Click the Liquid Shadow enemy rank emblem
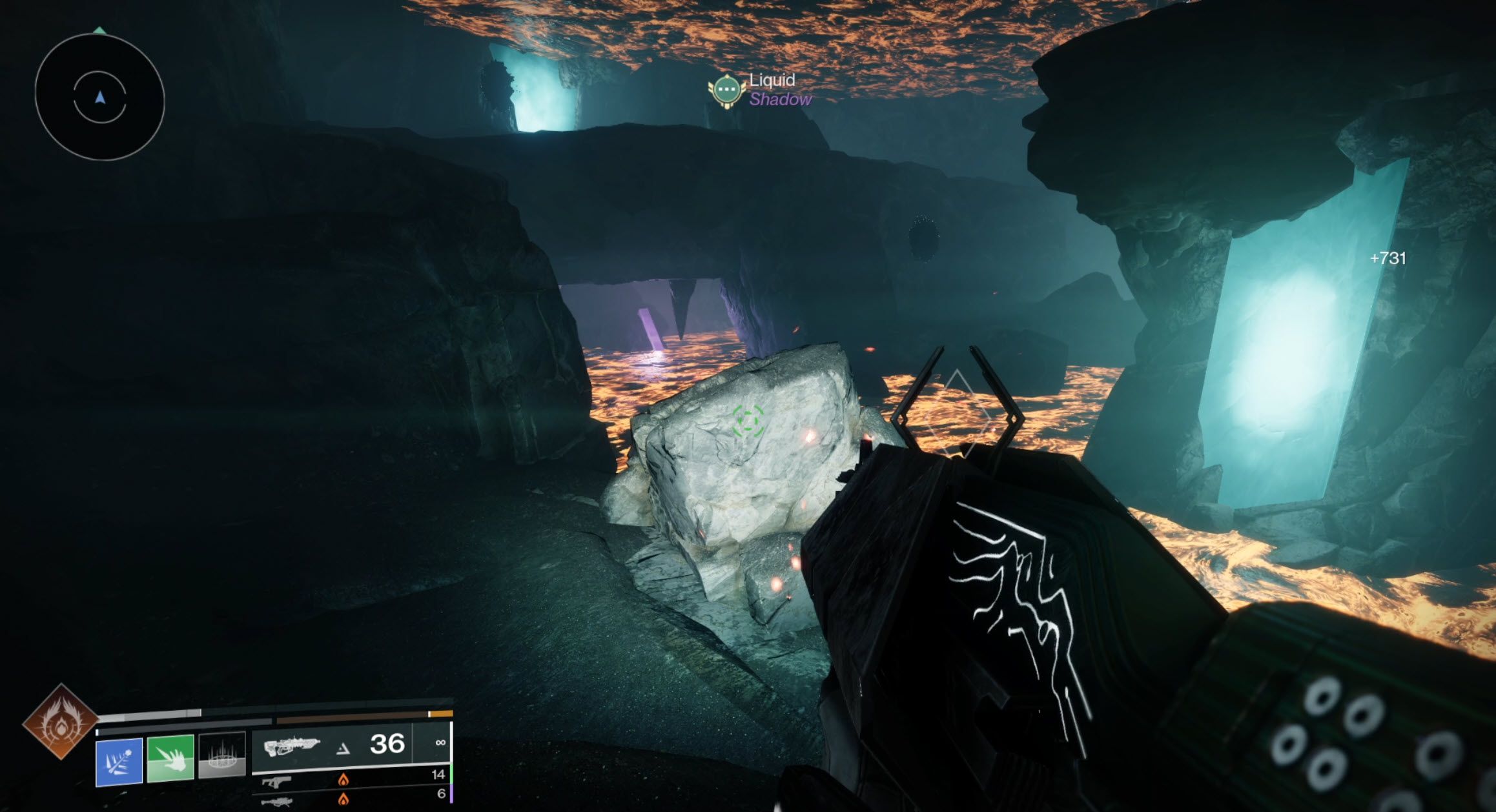Image resolution: width=1496 pixels, height=812 pixels. pyautogui.click(x=728, y=90)
